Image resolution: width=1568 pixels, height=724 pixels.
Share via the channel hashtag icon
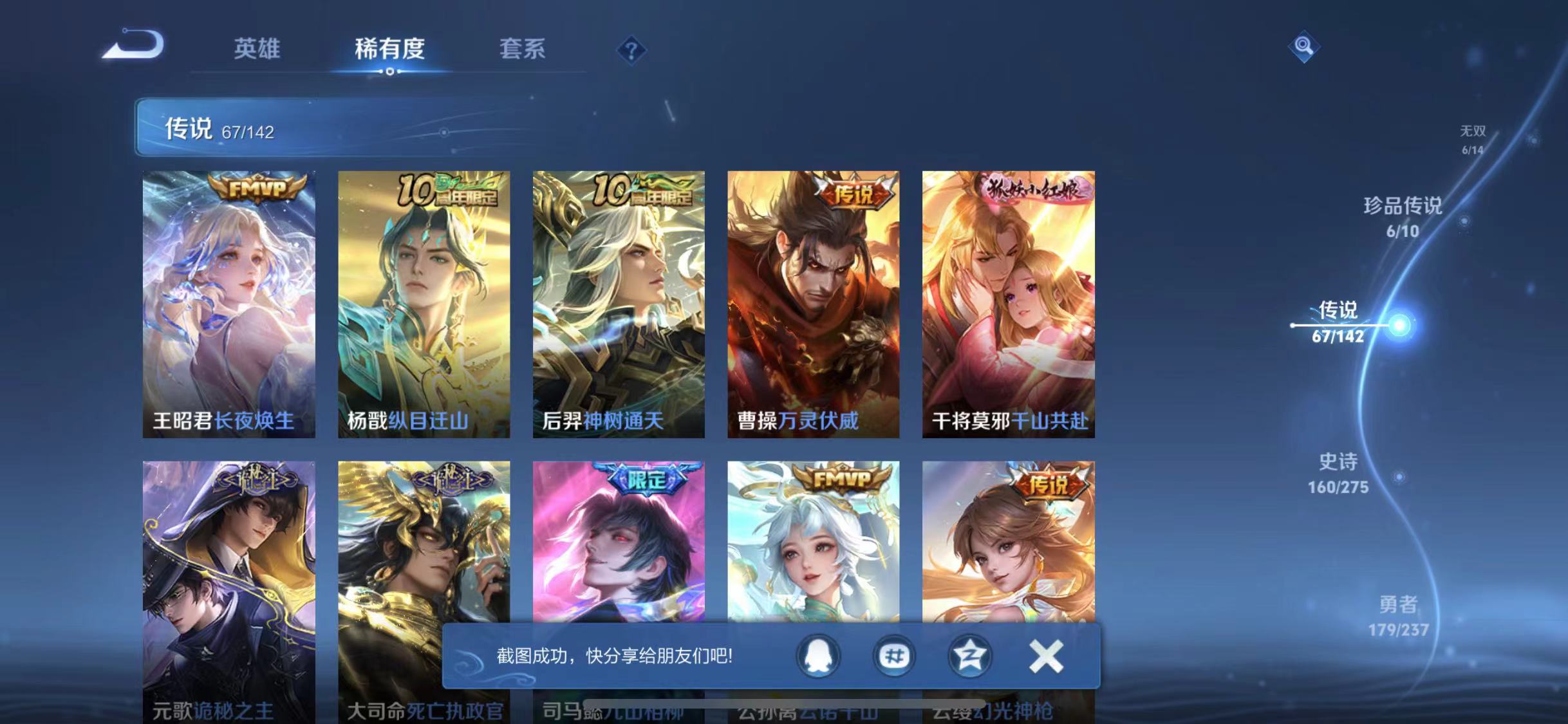893,654
